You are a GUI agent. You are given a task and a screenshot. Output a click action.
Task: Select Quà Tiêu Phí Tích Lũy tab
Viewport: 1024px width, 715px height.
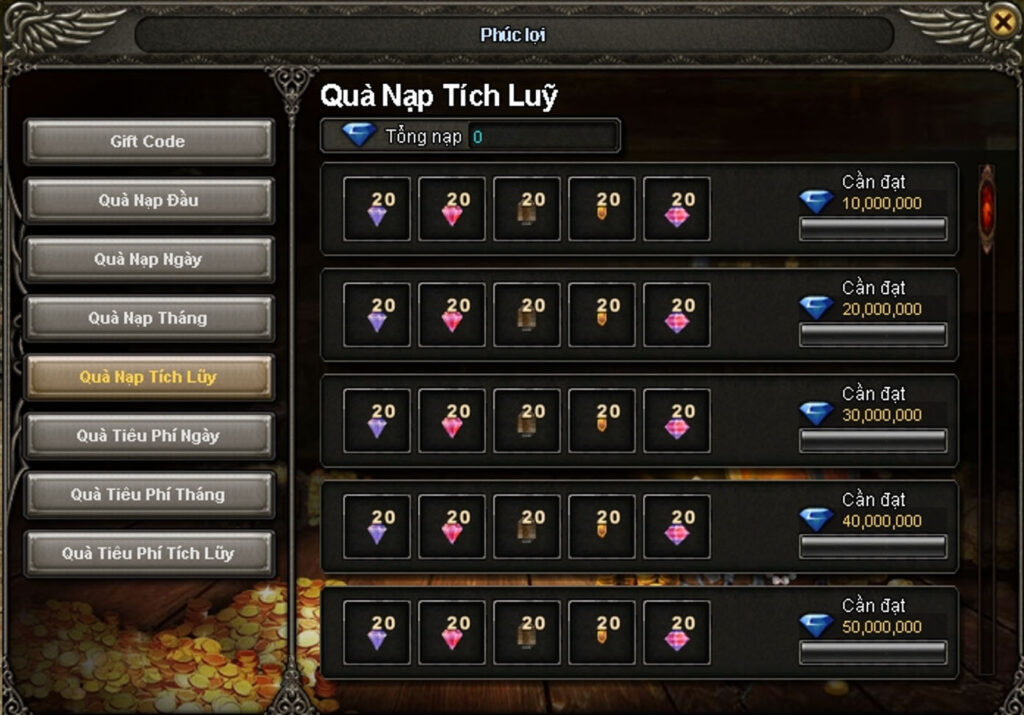click(148, 553)
